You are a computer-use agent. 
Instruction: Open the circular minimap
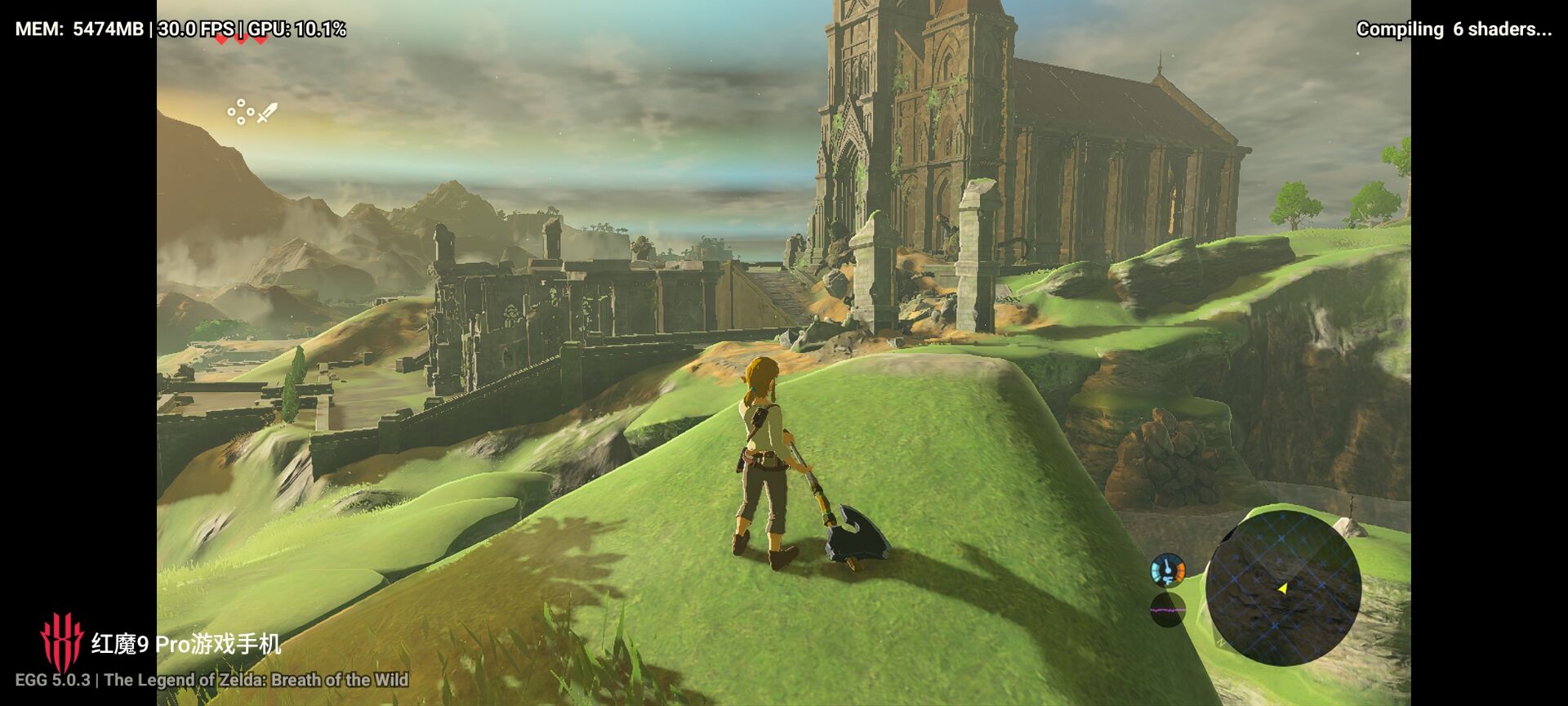[1282, 588]
